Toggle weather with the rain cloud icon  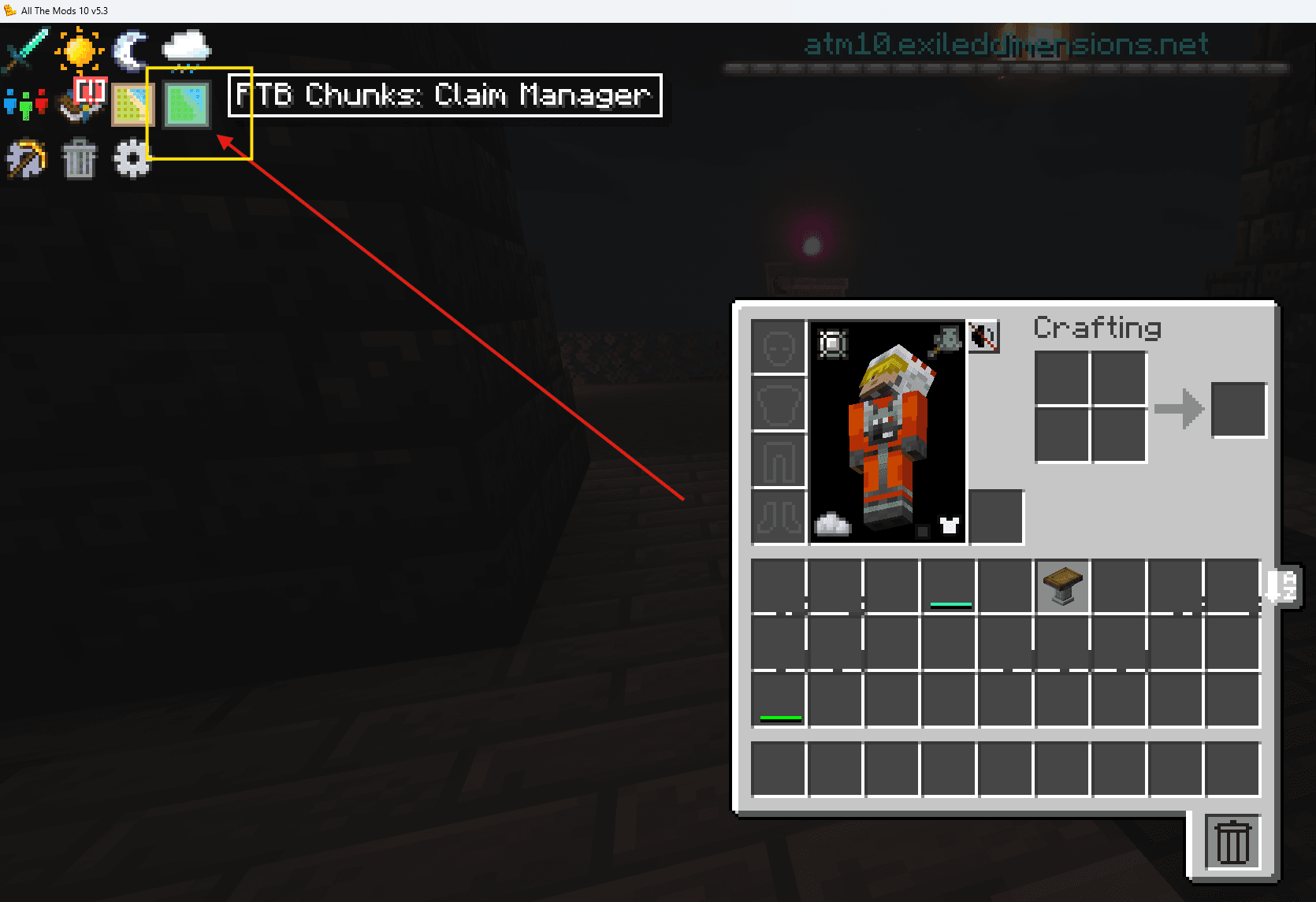tap(185, 47)
